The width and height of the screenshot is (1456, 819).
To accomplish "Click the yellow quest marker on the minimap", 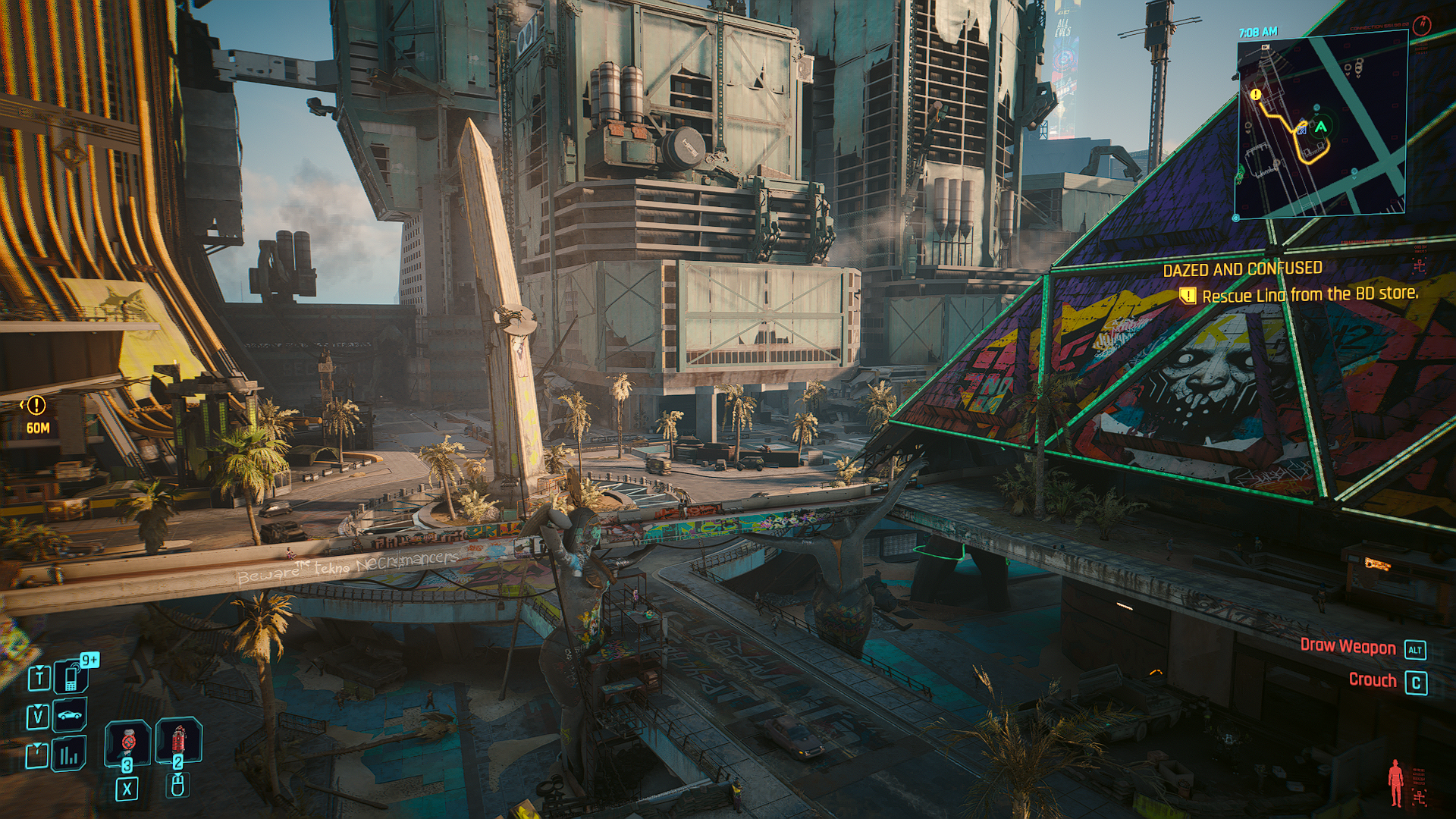I will (x=1256, y=95).
